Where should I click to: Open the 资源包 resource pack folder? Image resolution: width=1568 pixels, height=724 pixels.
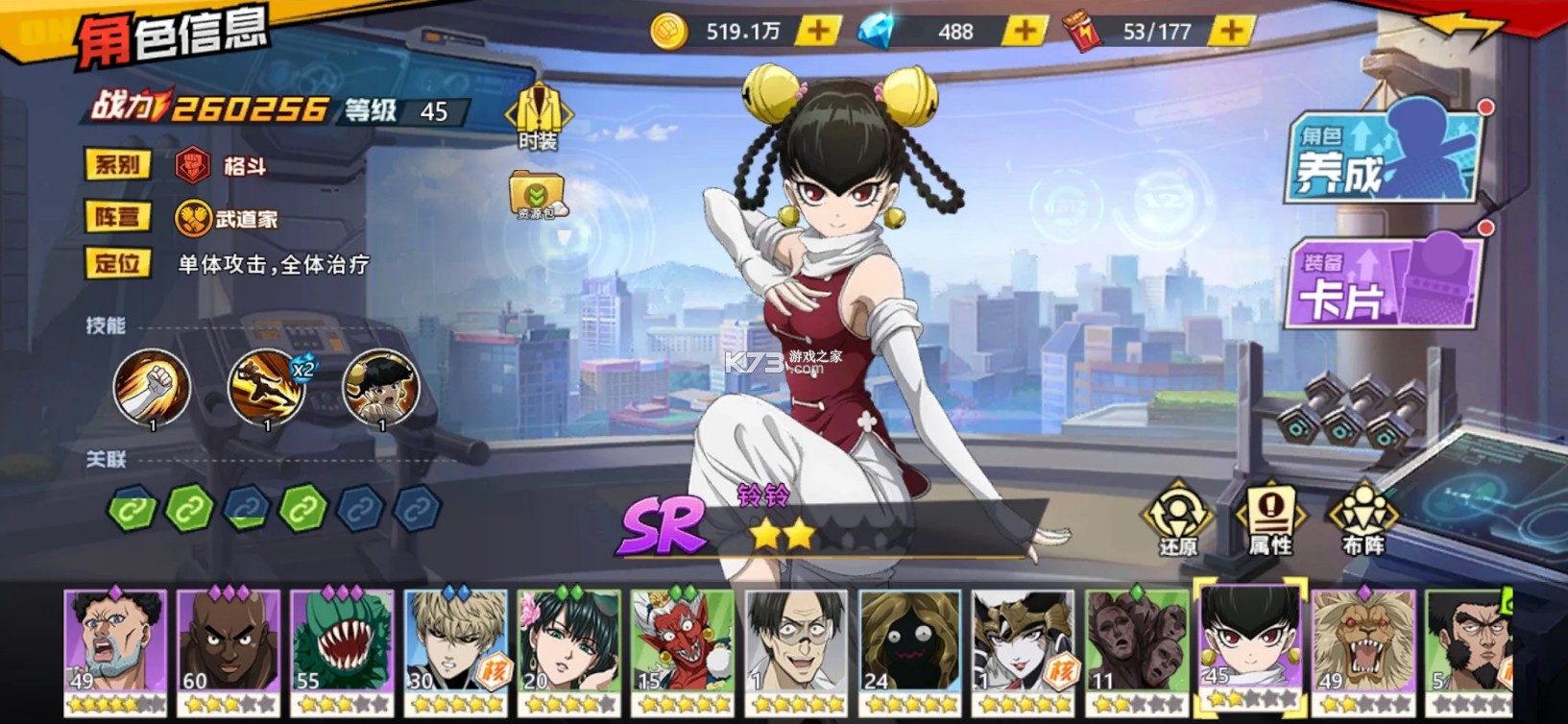537,195
